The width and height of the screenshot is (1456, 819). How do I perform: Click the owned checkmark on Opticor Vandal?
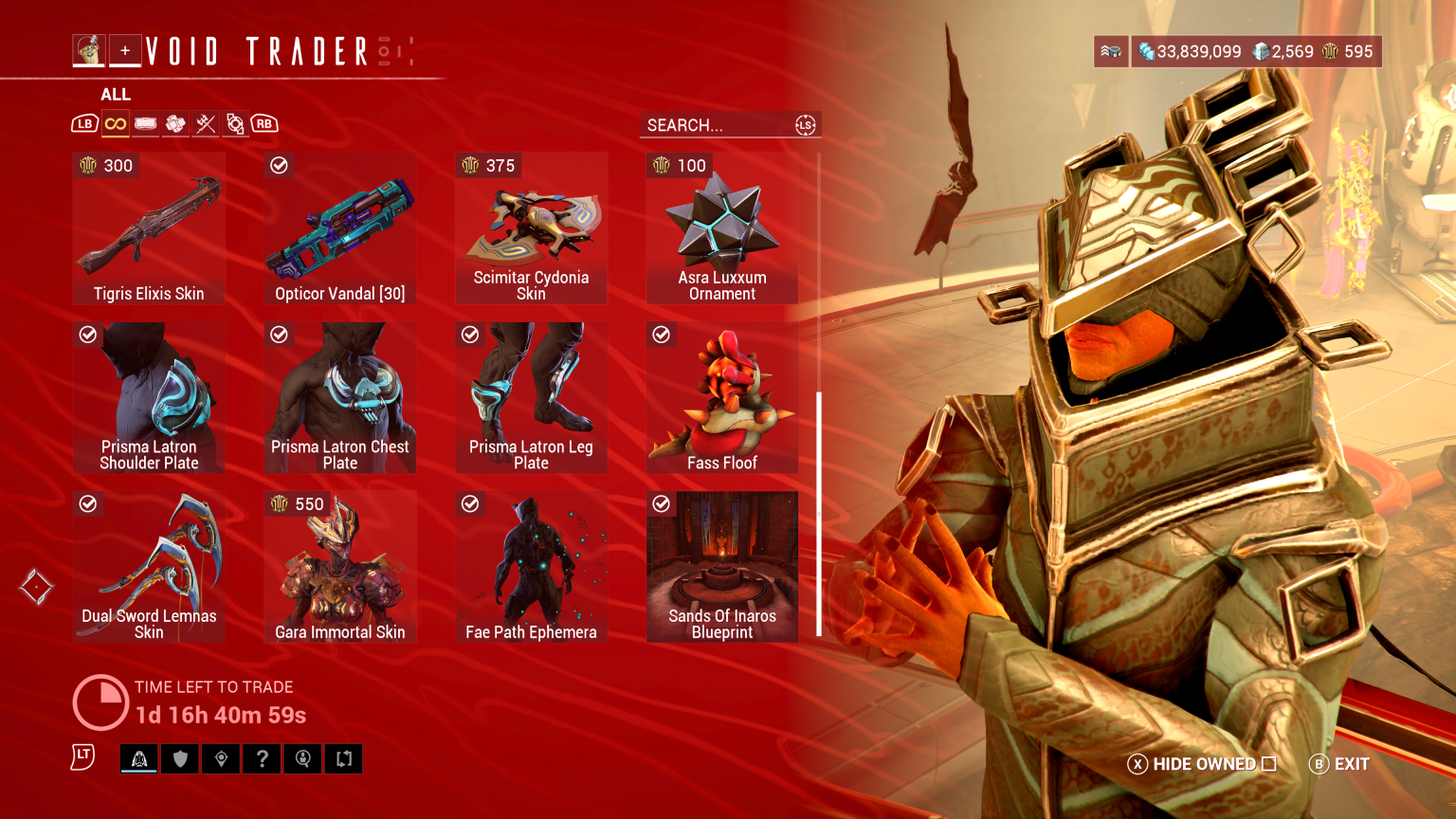(279, 165)
